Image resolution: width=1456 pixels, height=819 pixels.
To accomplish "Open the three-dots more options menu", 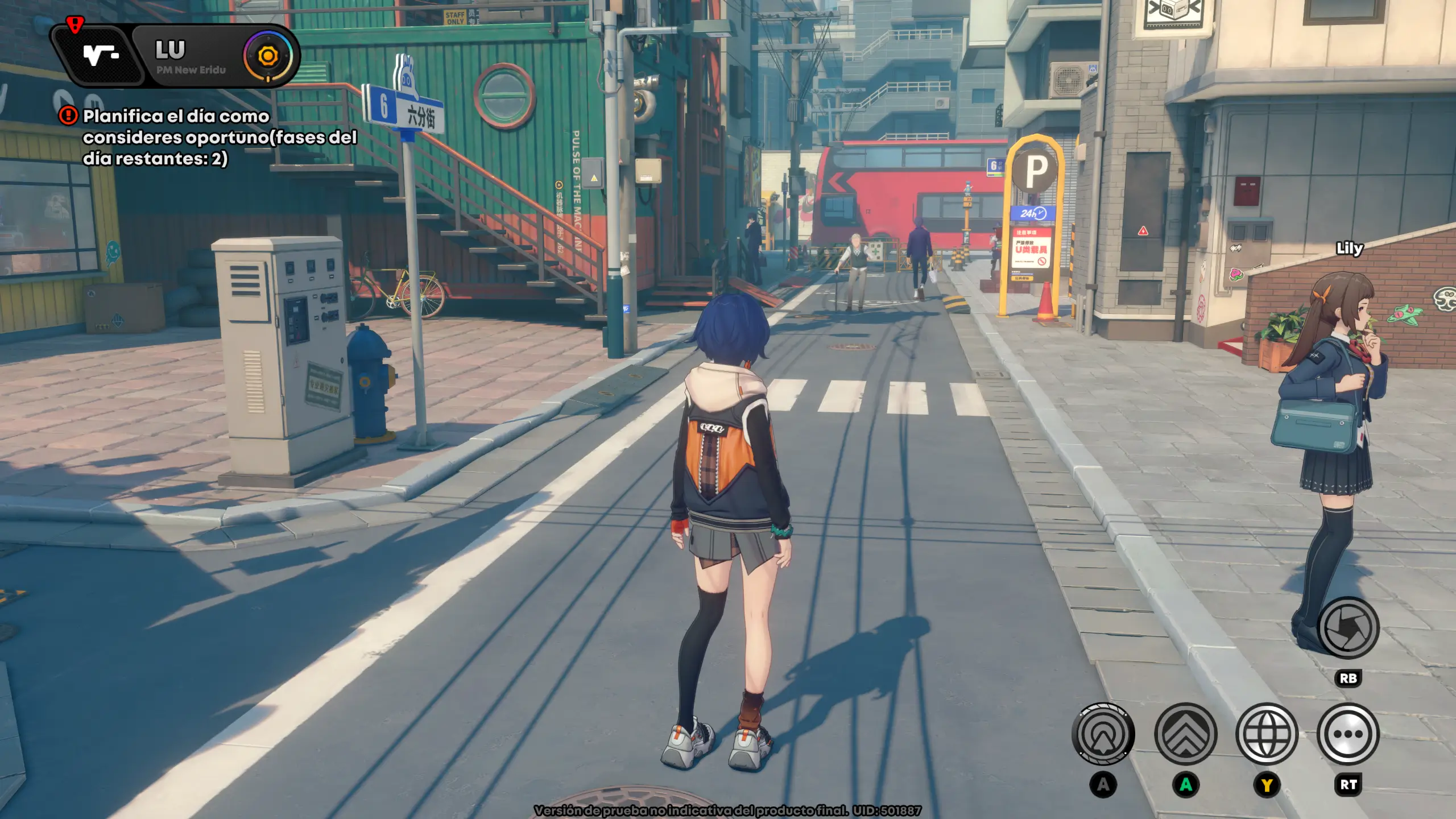I will click(x=1348, y=734).
